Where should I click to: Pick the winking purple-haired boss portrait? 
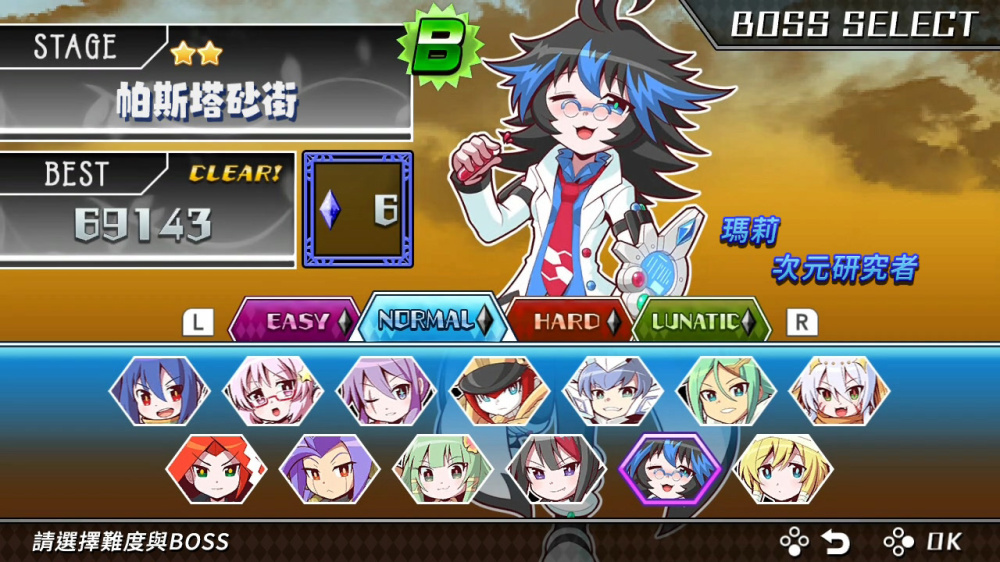pyautogui.click(x=386, y=391)
